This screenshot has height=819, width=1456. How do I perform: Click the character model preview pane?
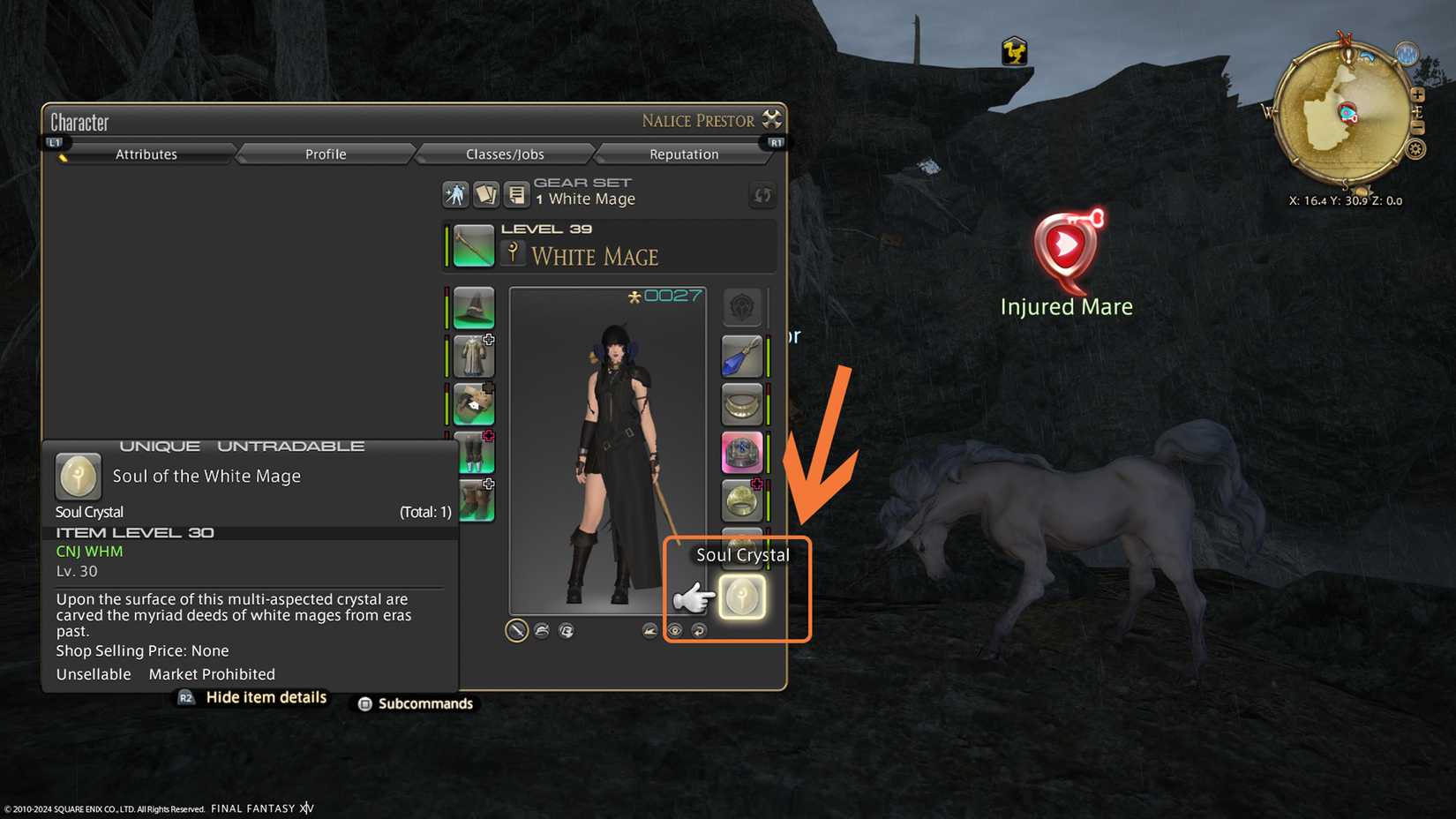609,450
